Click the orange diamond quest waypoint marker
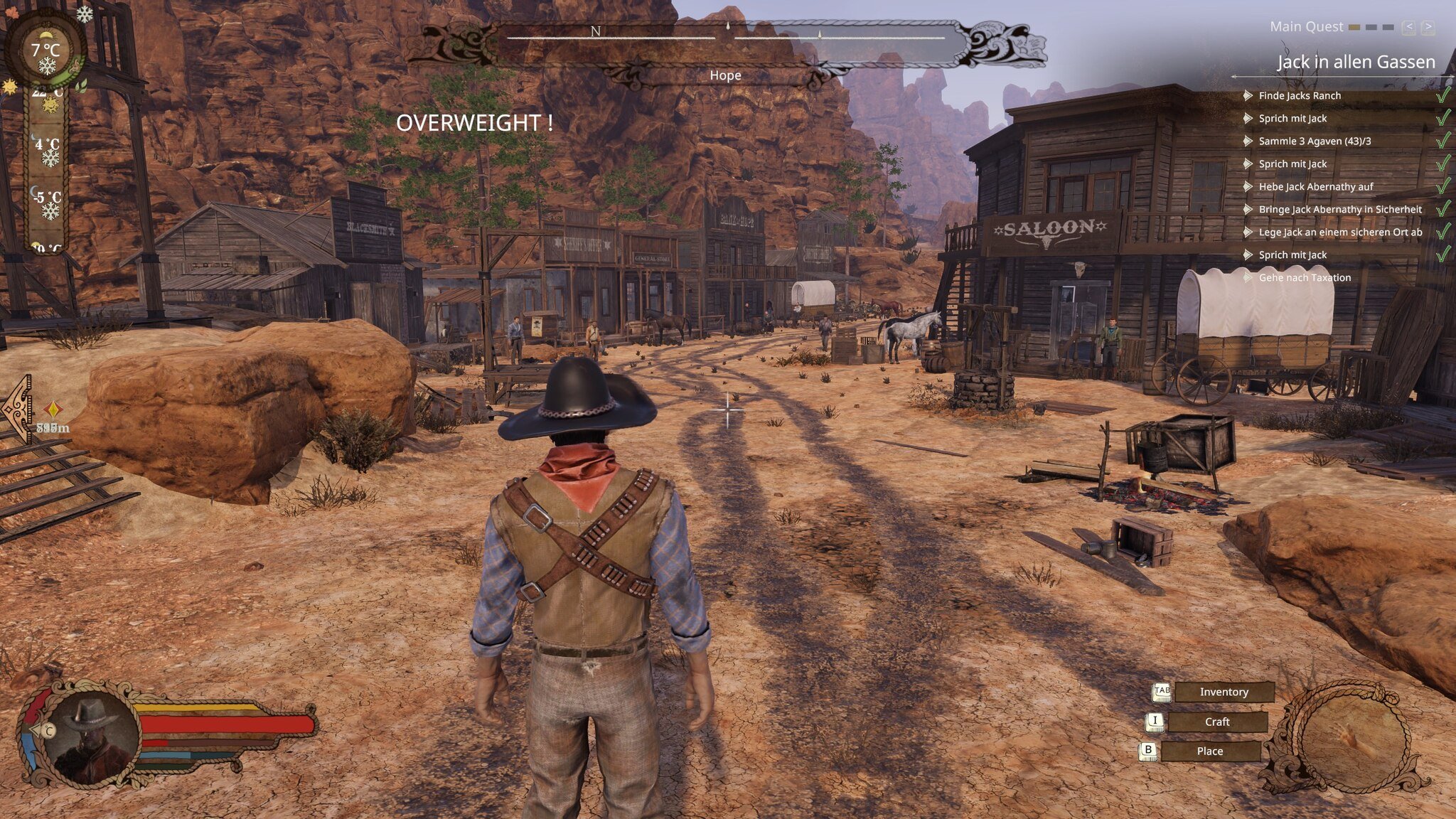This screenshot has width=1456, height=819. (x=53, y=409)
